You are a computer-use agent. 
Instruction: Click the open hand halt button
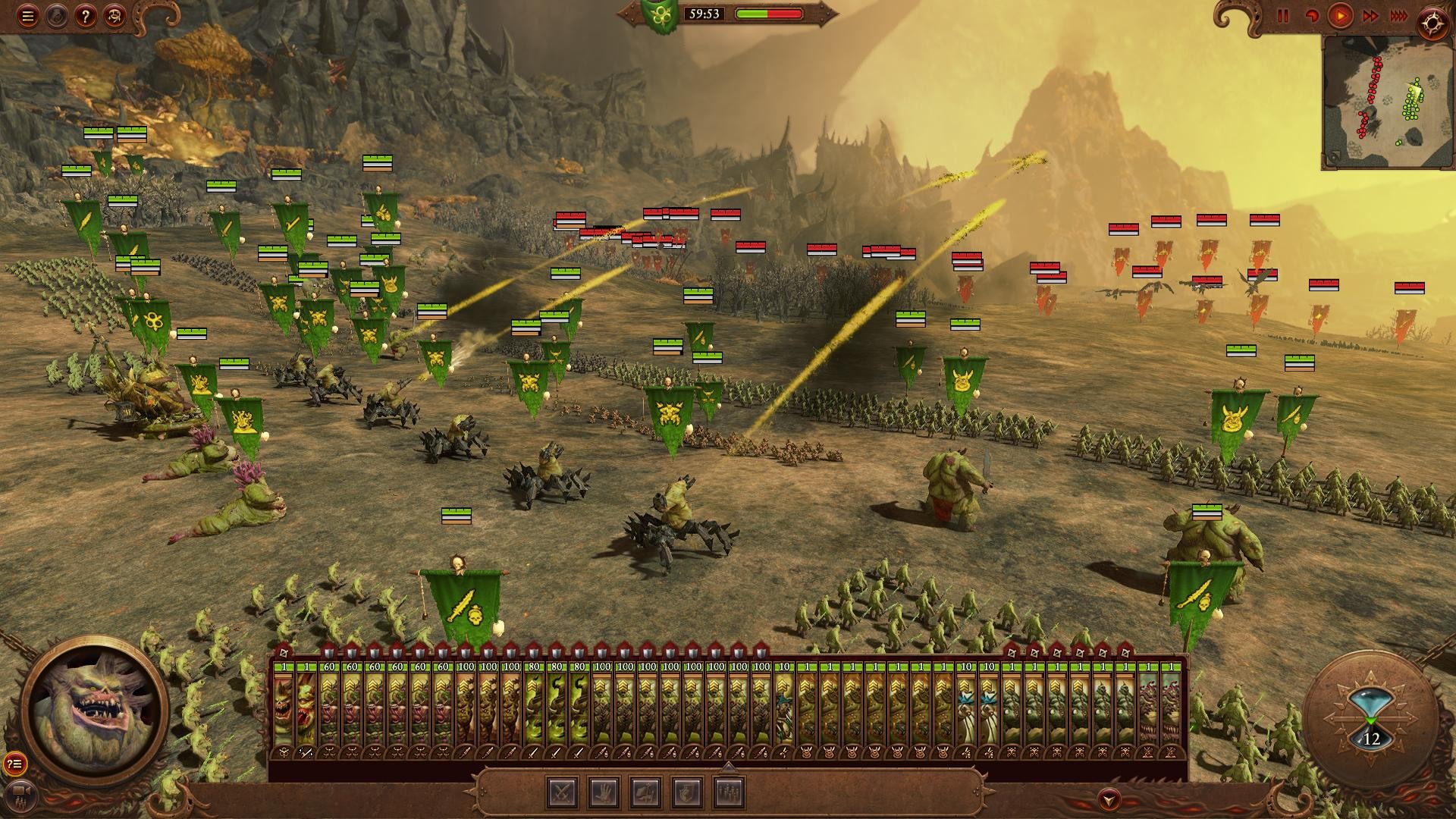[x=604, y=792]
